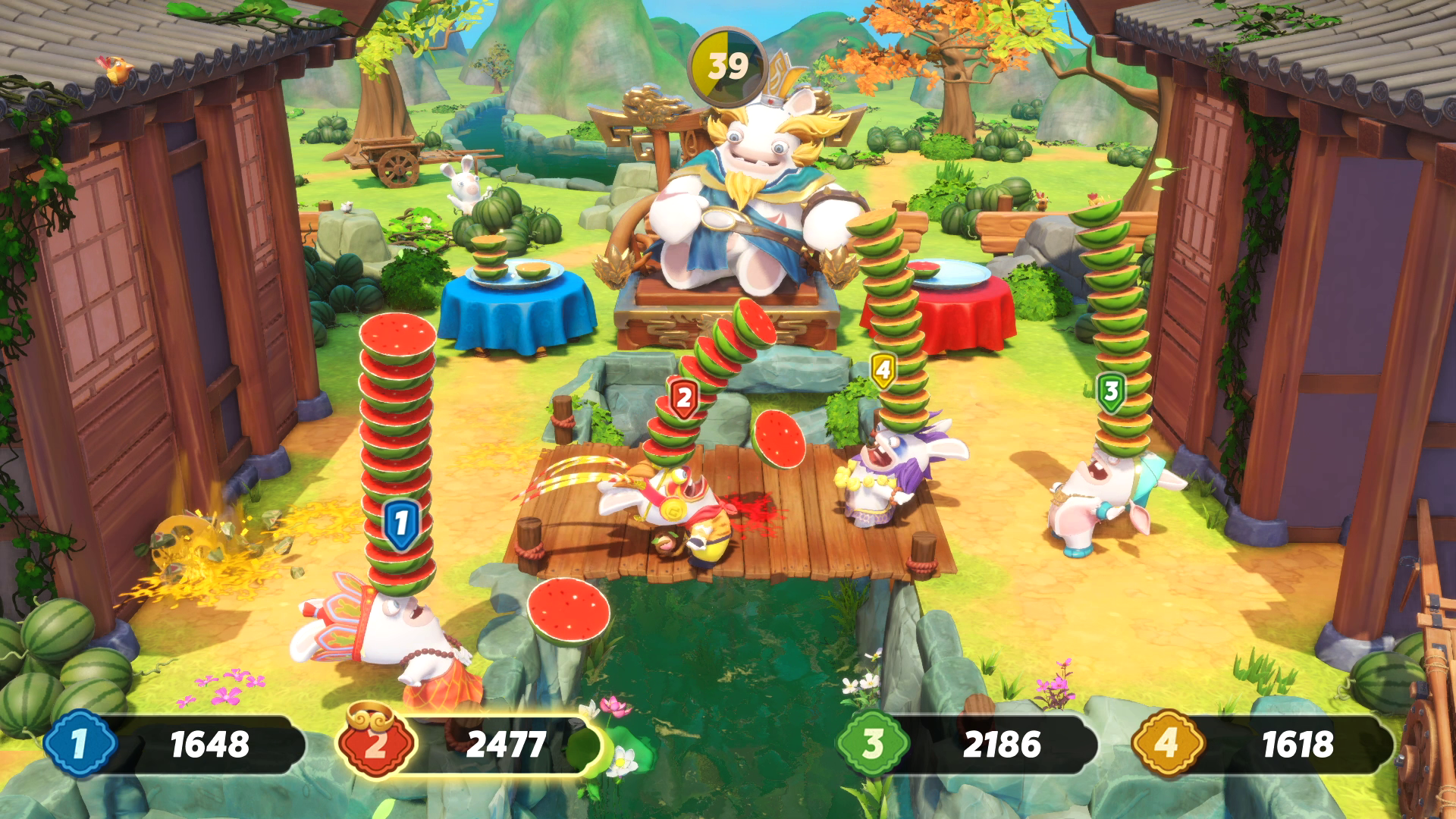Image resolution: width=1456 pixels, height=819 pixels.
Task: Click the blue hexagon icon beside score 1648
Action: [x=80, y=746]
